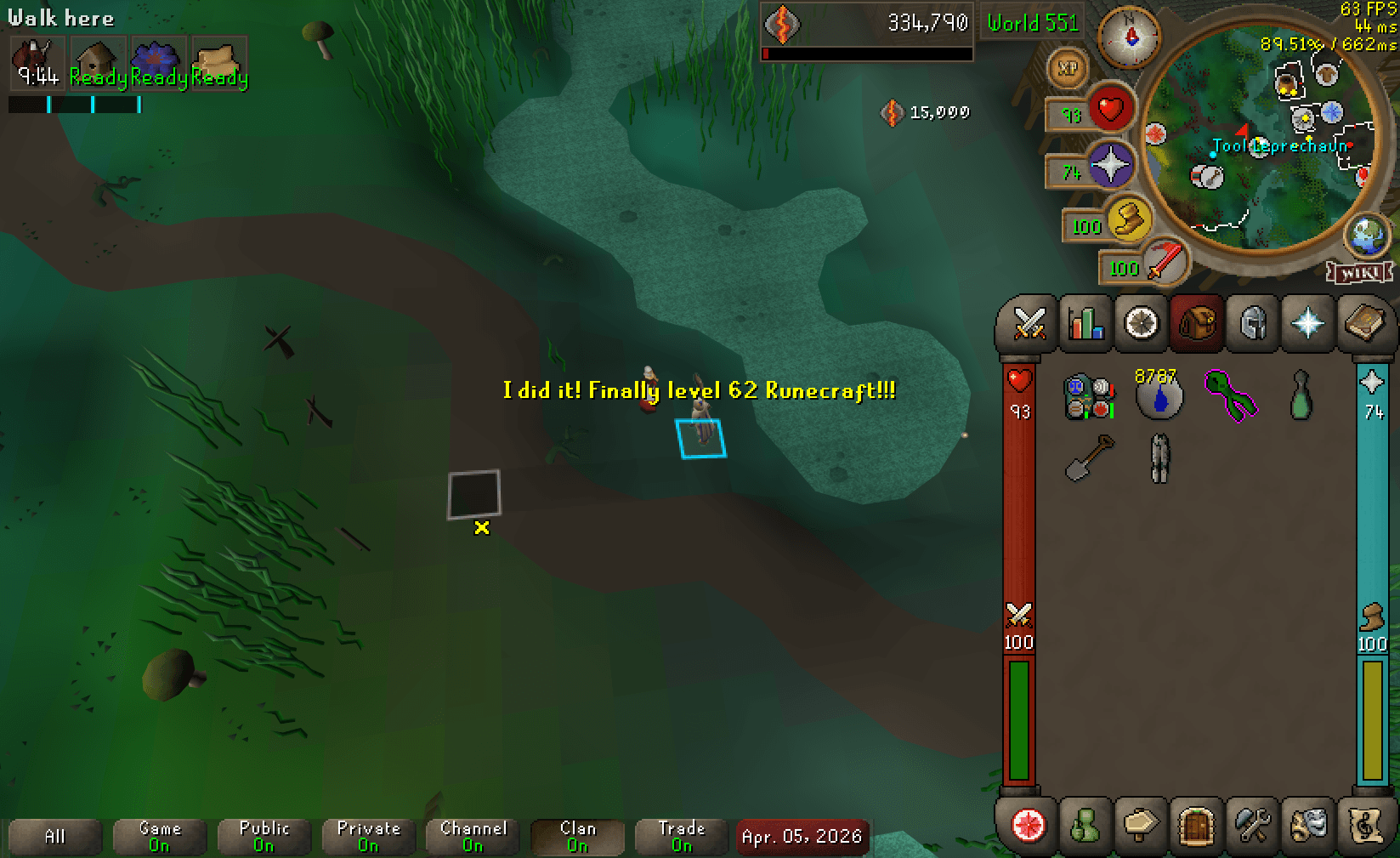
Task: Click the XP globe button
Action: (x=1068, y=70)
